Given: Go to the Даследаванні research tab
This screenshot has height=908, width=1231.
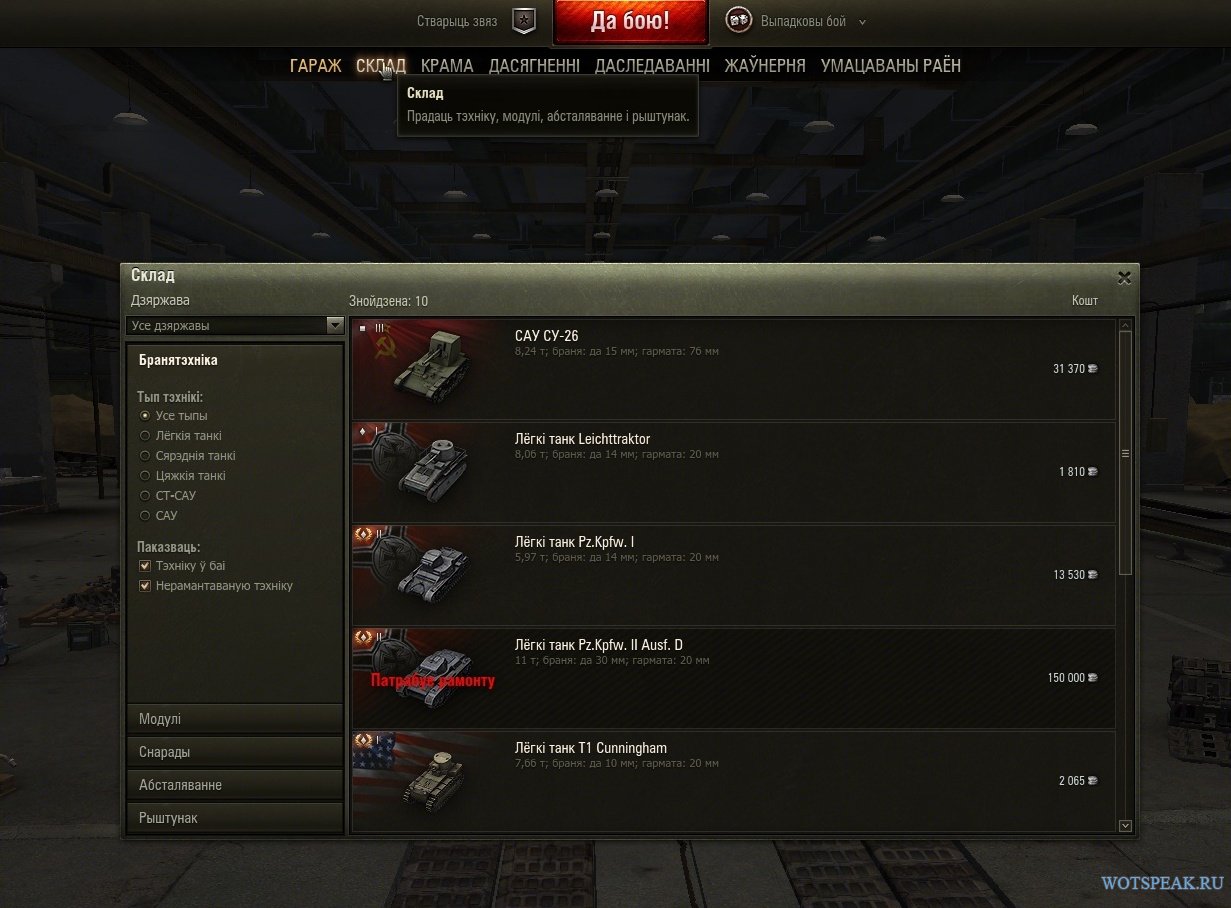Looking at the screenshot, I should pyautogui.click(x=652, y=66).
